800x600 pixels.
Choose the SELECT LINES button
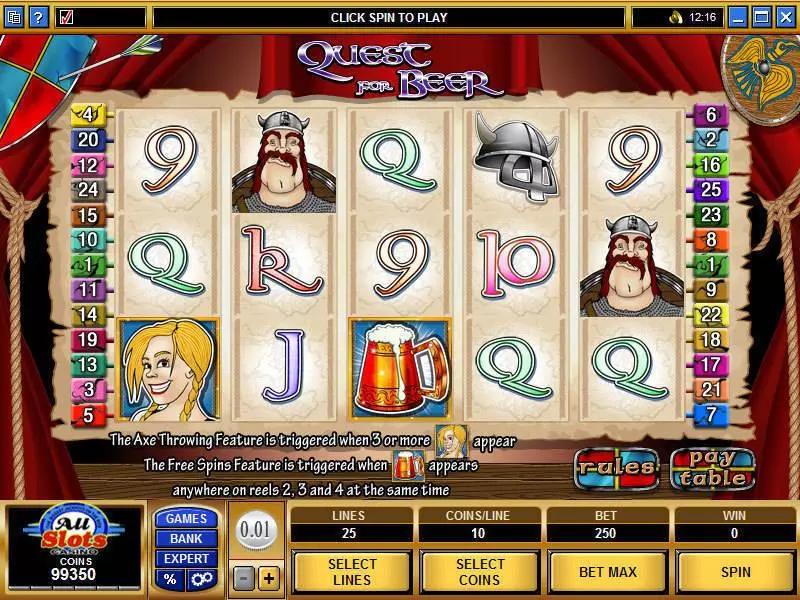click(352, 571)
